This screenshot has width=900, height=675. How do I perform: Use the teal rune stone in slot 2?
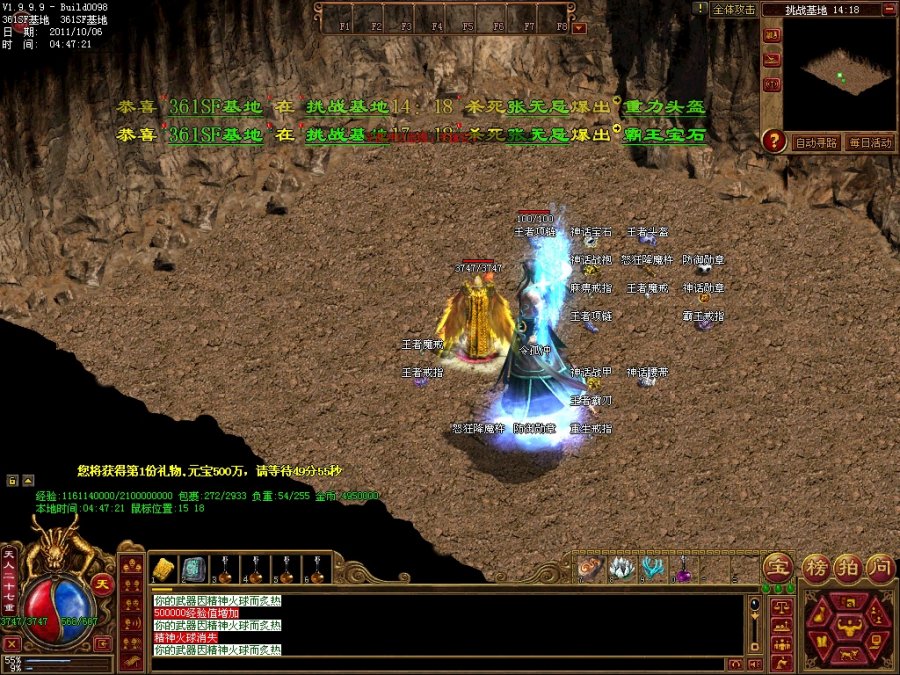194,569
